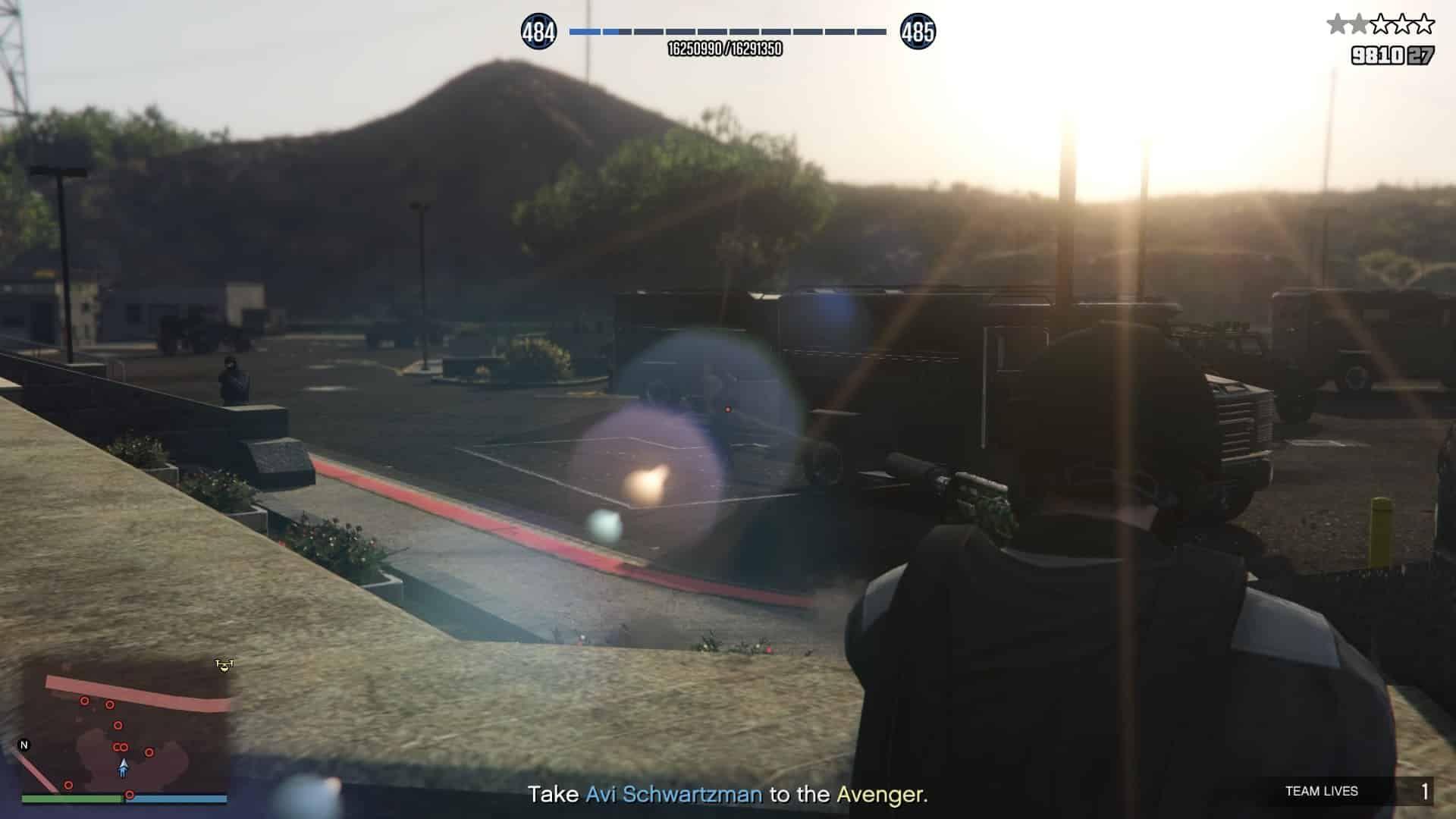This screenshot has height=819, width=1456.
Task: Click the rank 485 badge icon
Action: pos(917,32)
